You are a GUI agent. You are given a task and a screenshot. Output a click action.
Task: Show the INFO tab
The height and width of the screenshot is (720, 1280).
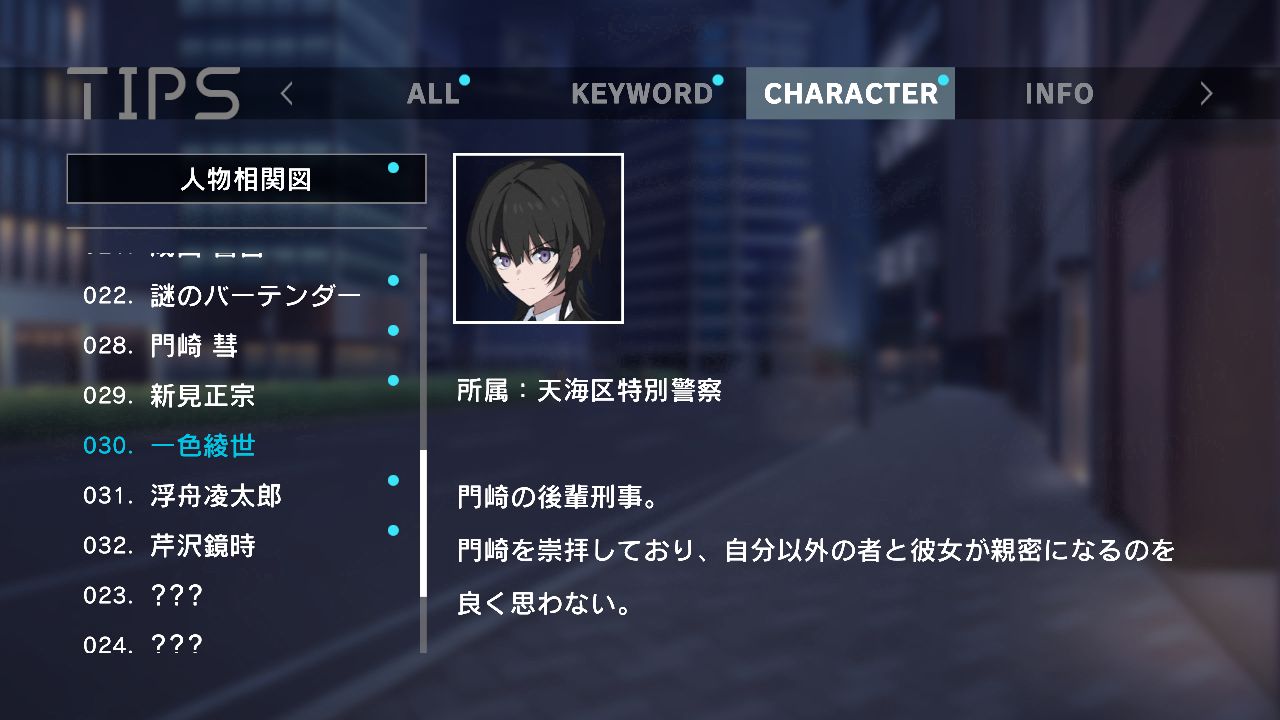pos(1059,94)
